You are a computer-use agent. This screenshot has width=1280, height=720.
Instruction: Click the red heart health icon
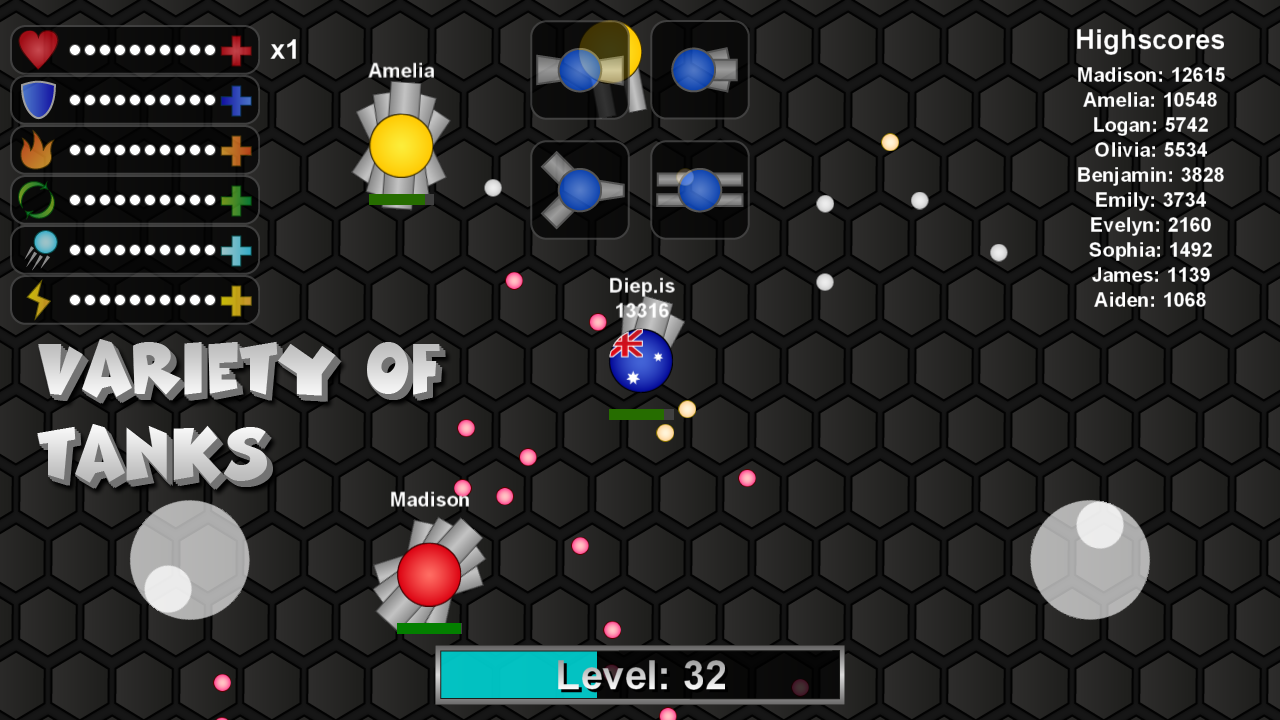36,50
